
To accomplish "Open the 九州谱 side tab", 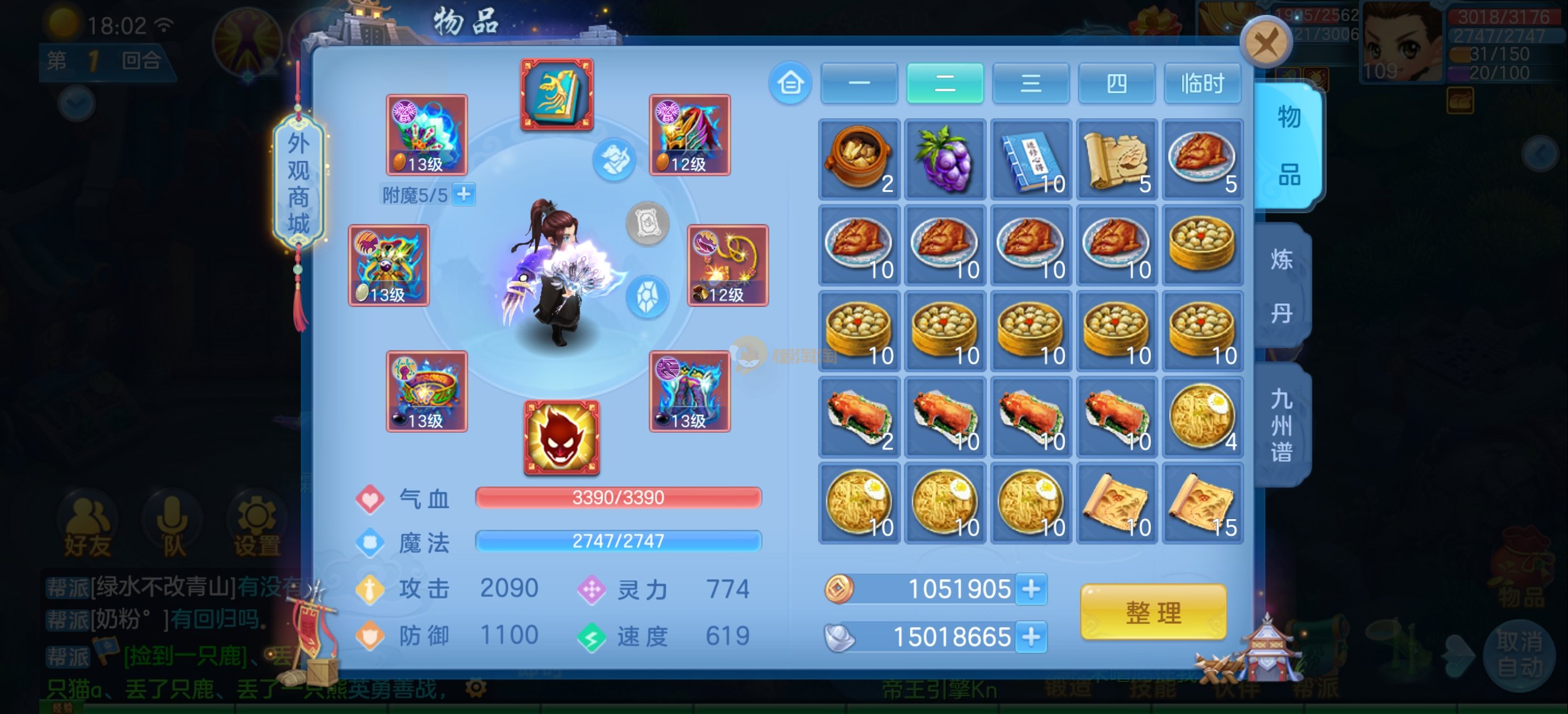I will pyautogui.click(x=1282, y=425).
